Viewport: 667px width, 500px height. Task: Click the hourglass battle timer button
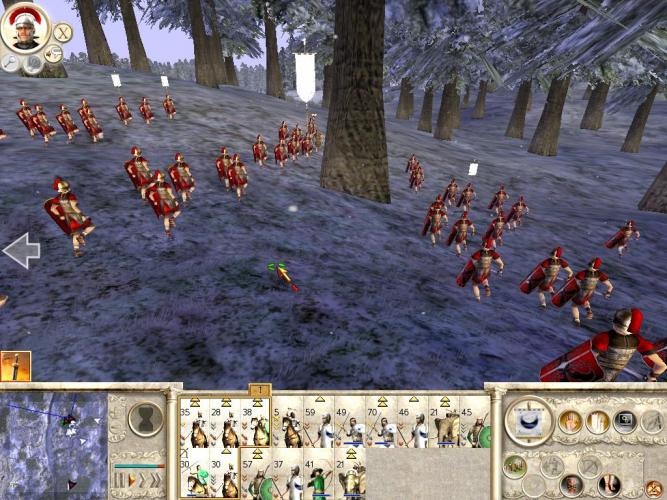[146, 415]
